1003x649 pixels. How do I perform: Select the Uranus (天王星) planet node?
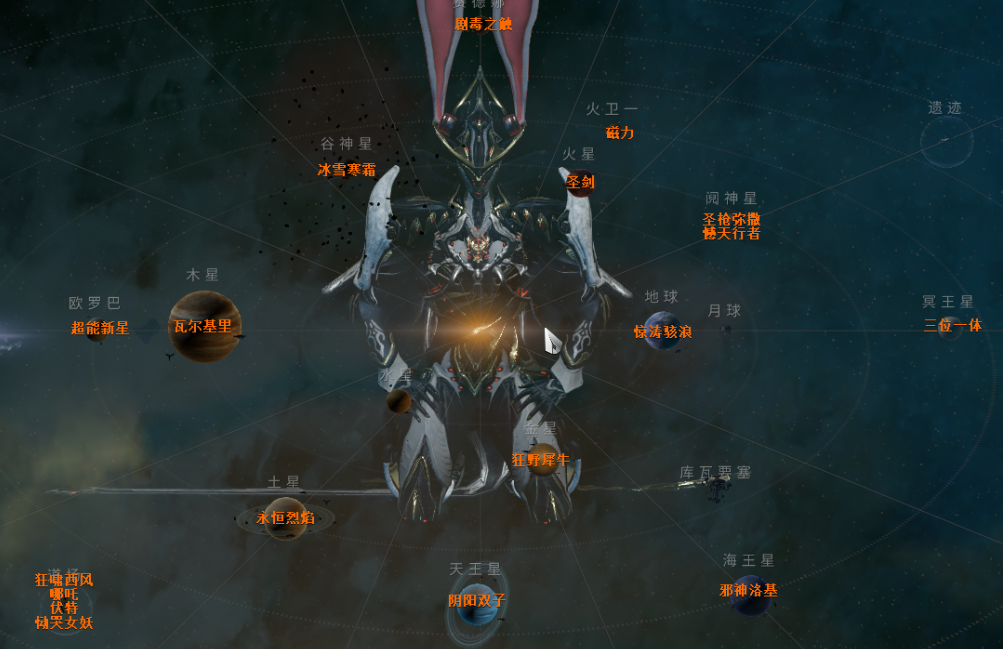pos(477,602)
